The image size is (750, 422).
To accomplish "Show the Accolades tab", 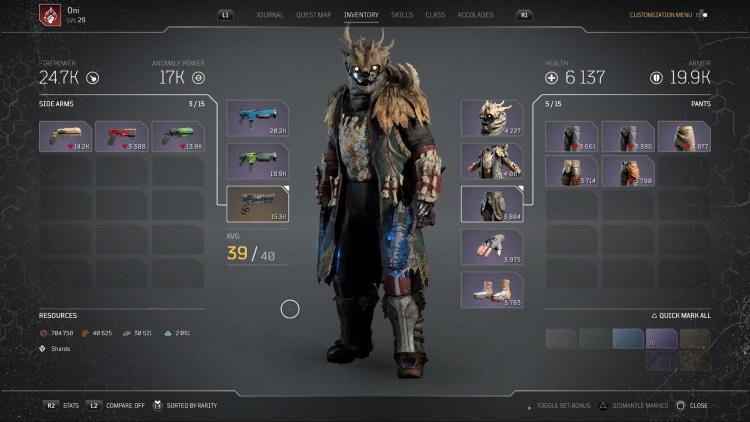I will click(x=475, y=15).
